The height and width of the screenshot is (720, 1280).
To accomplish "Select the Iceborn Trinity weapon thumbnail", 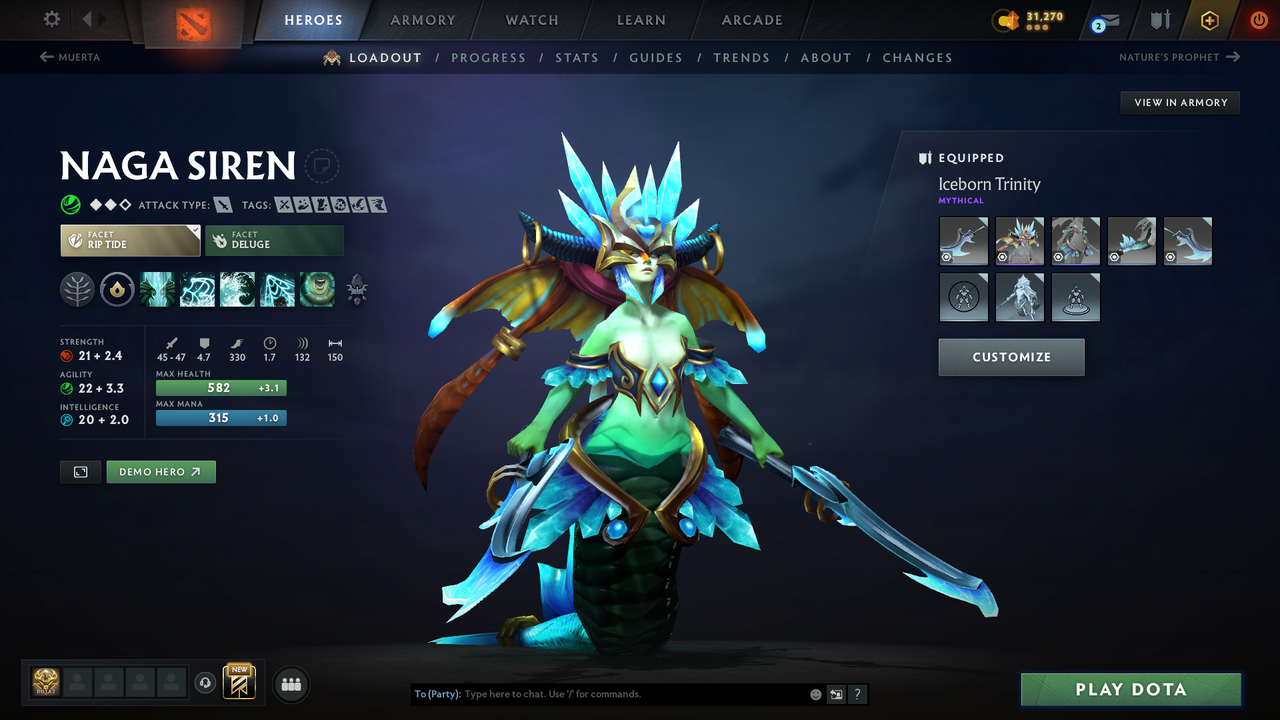I will [963, 241].
